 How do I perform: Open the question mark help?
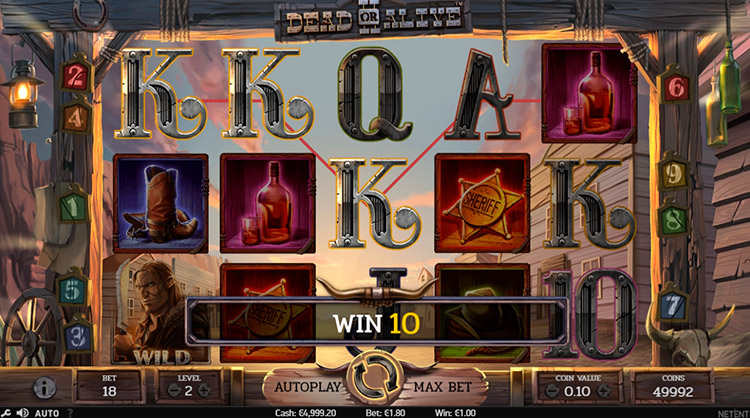70,411
